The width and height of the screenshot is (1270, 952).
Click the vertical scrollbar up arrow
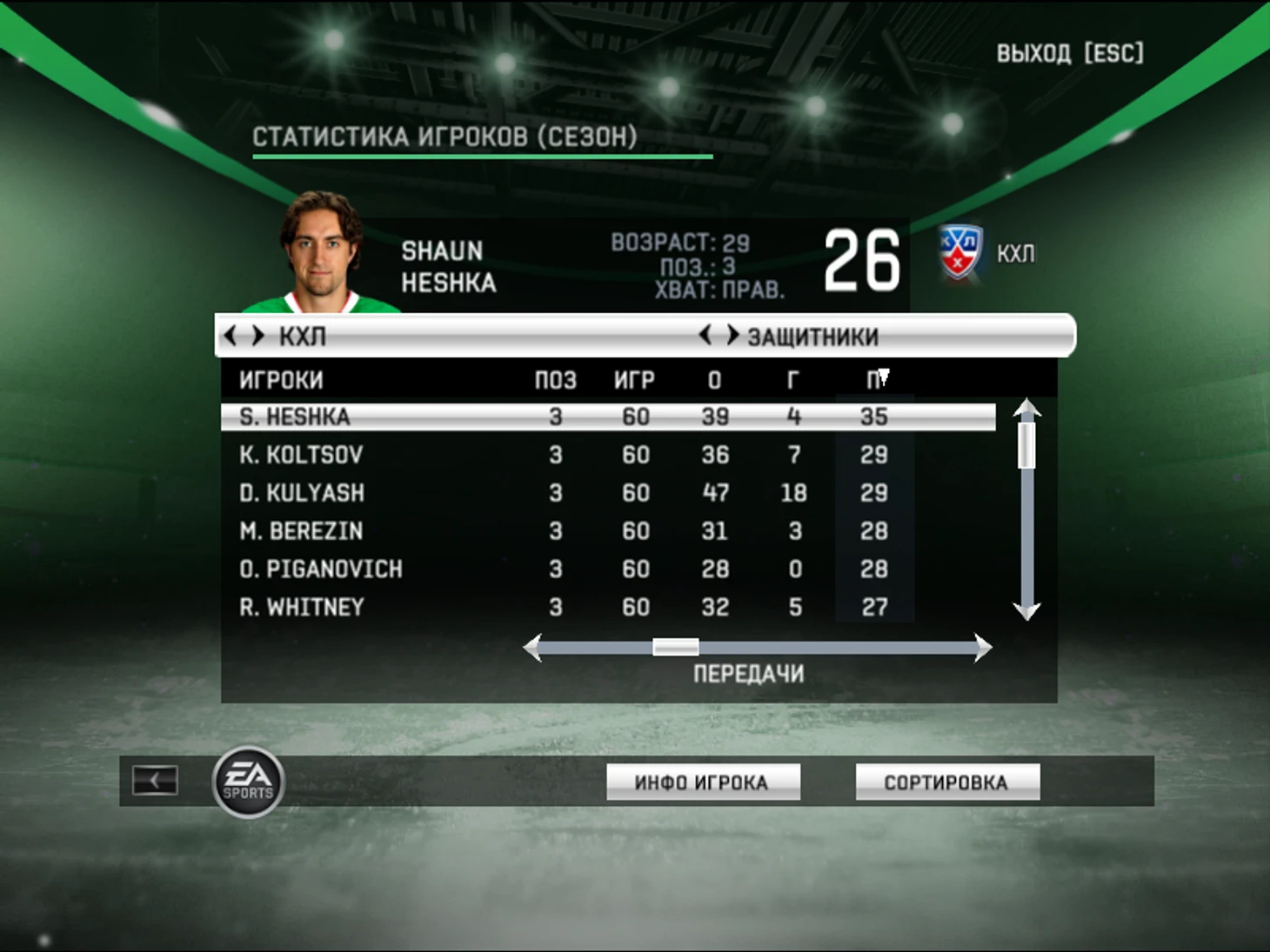coord(1027,409)
